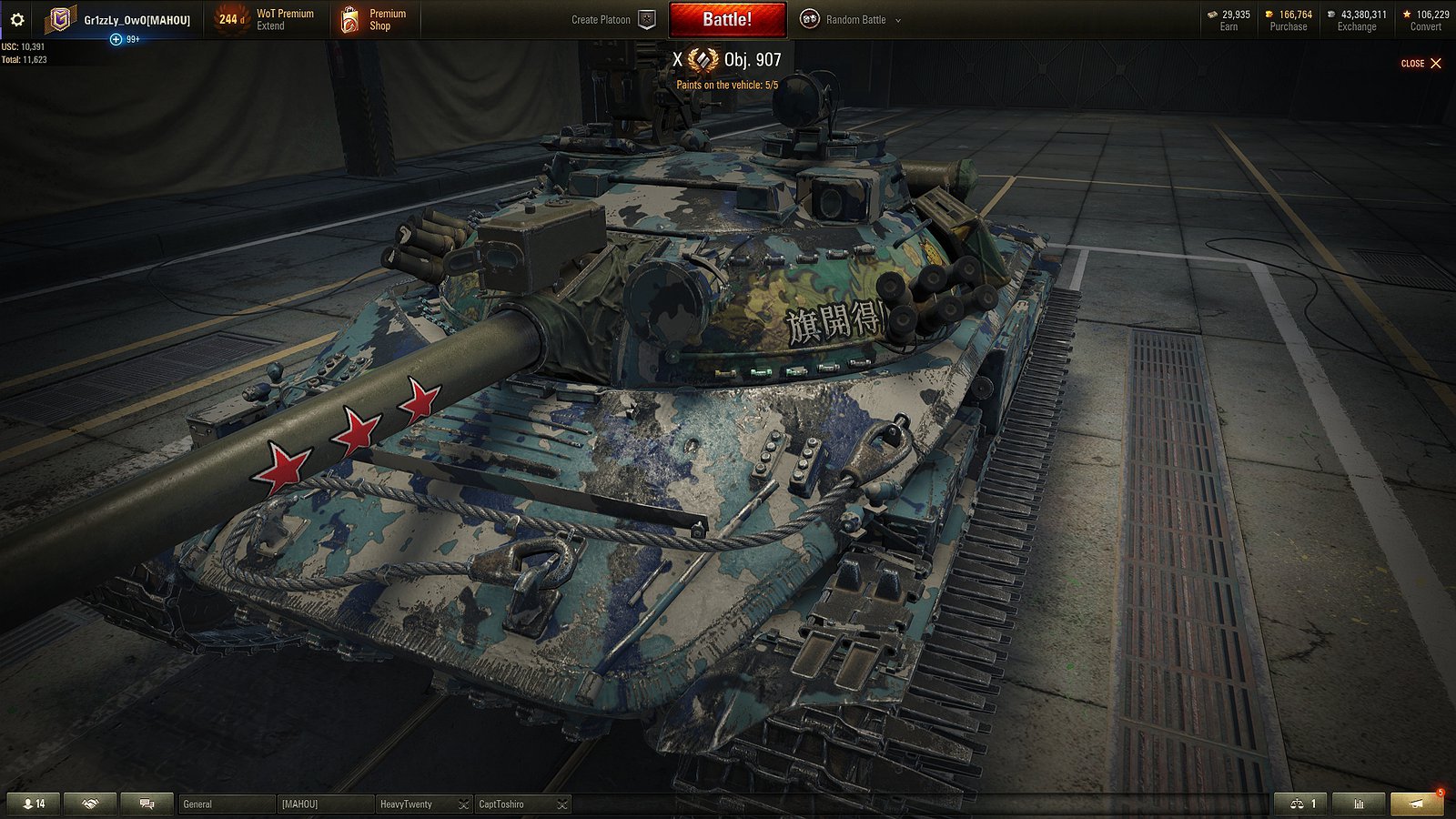1456x819 pixels.
Task: Open the contacts list showing 14 players
Action: [33, 804]
